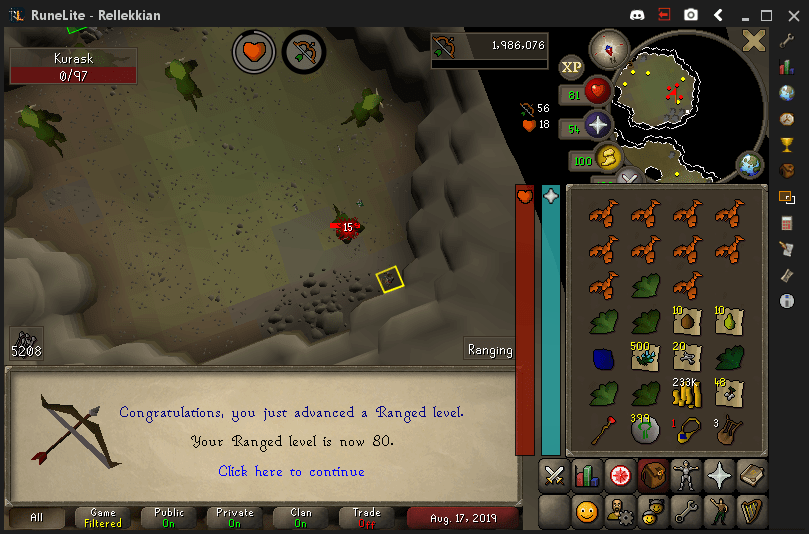This screenshot has width=809, height=534.
Task: Take a screenshot with the camera button
Action: tap(691, 15)
